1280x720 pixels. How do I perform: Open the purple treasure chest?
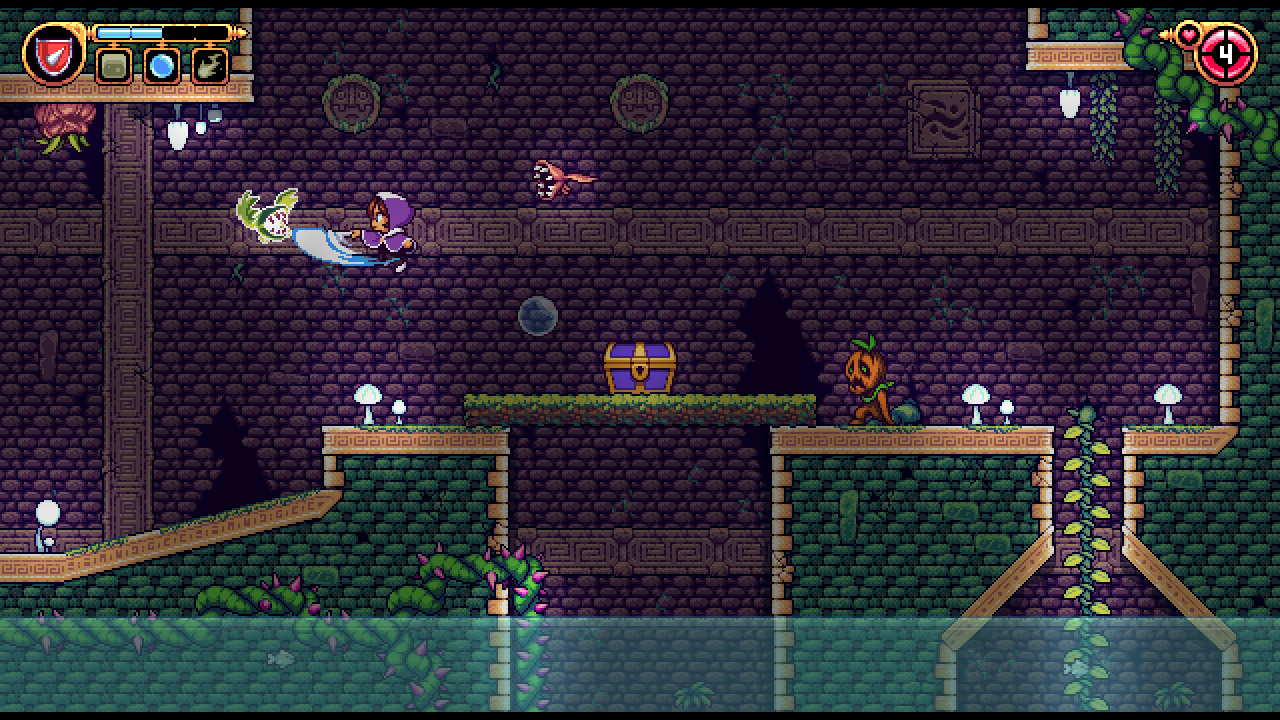click(641, 366)
